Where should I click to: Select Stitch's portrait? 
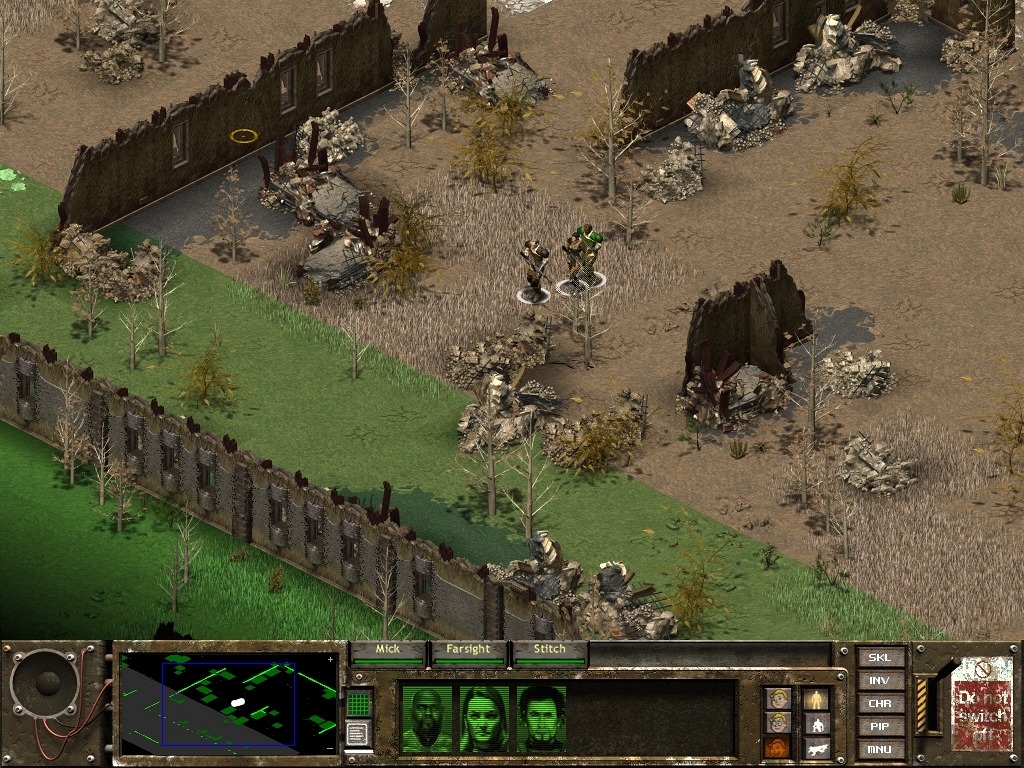[542, 718]
